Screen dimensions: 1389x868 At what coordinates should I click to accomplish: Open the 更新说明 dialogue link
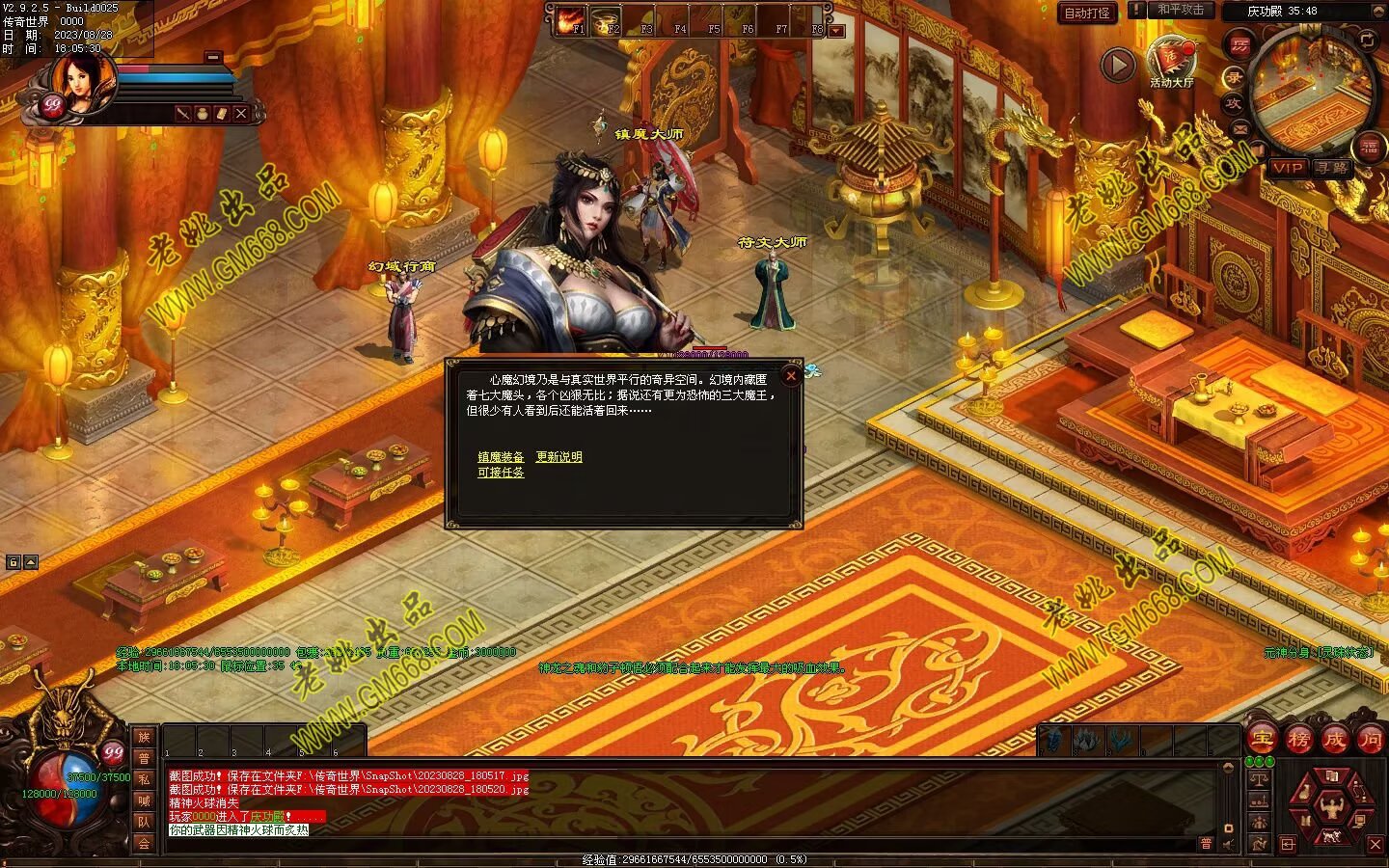(559, 457)
